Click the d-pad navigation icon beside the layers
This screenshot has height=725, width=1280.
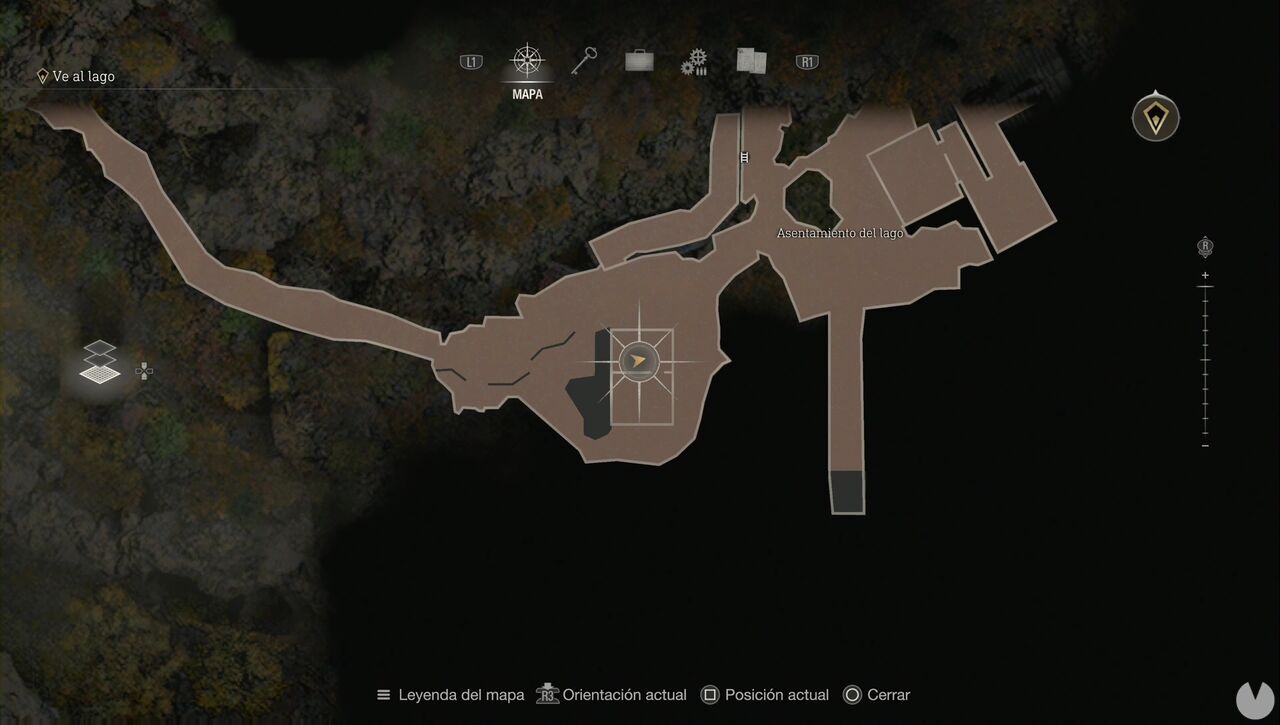click(143, 371)
